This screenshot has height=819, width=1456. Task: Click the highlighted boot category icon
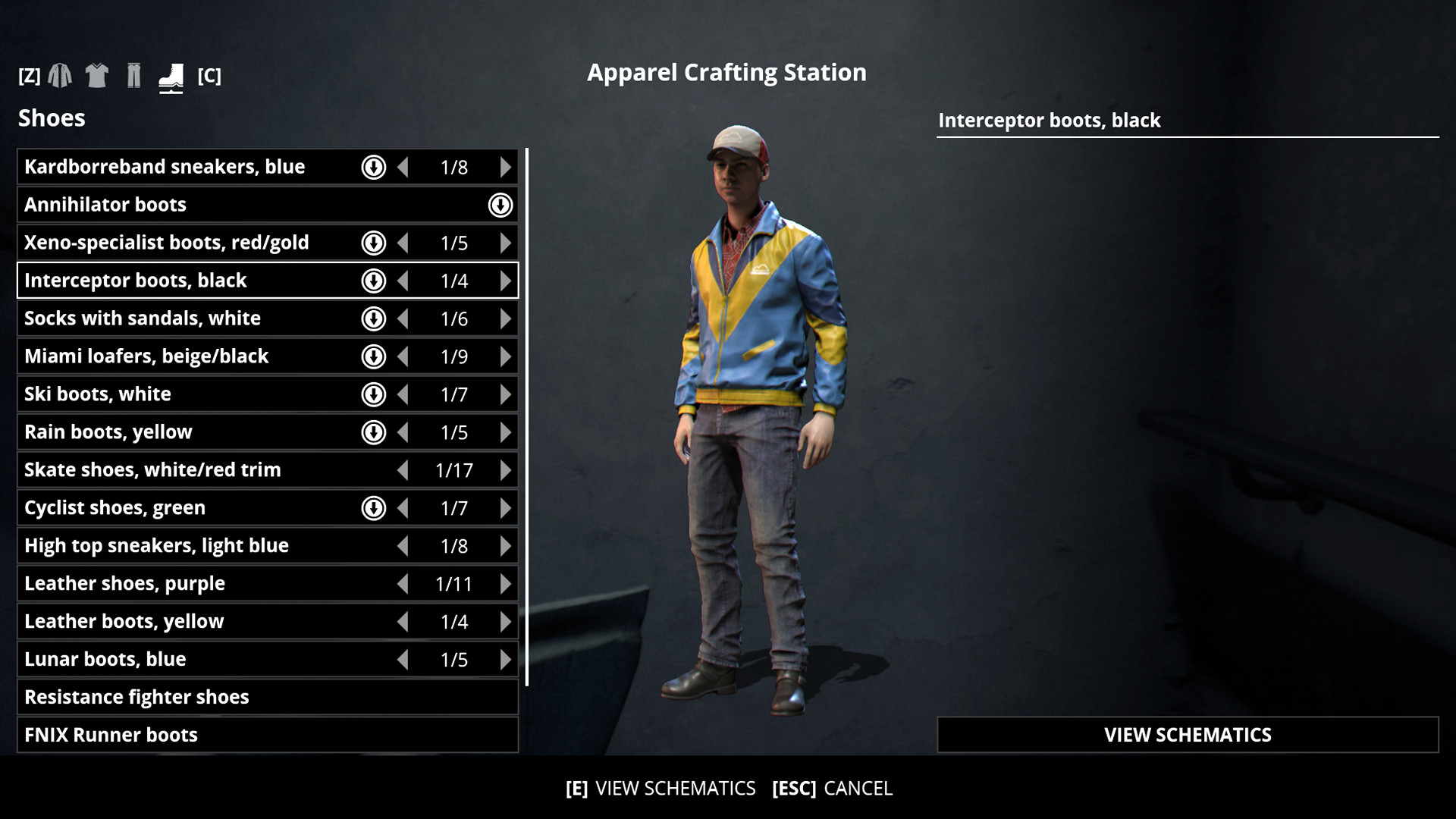[171, 75]
